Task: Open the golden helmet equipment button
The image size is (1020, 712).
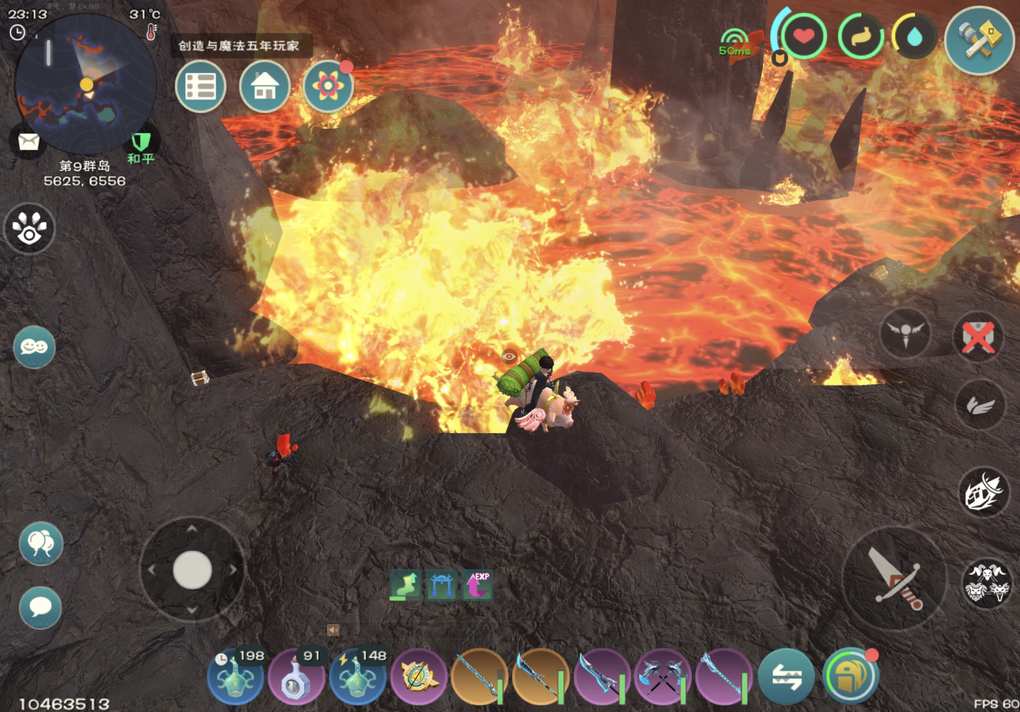Action: pyautogui.click(x=850, y=677)
